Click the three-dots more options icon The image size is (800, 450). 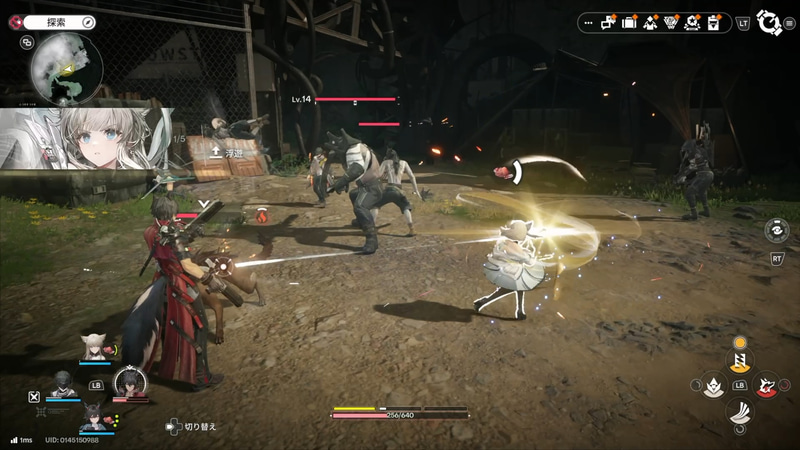tap(589, 23)
